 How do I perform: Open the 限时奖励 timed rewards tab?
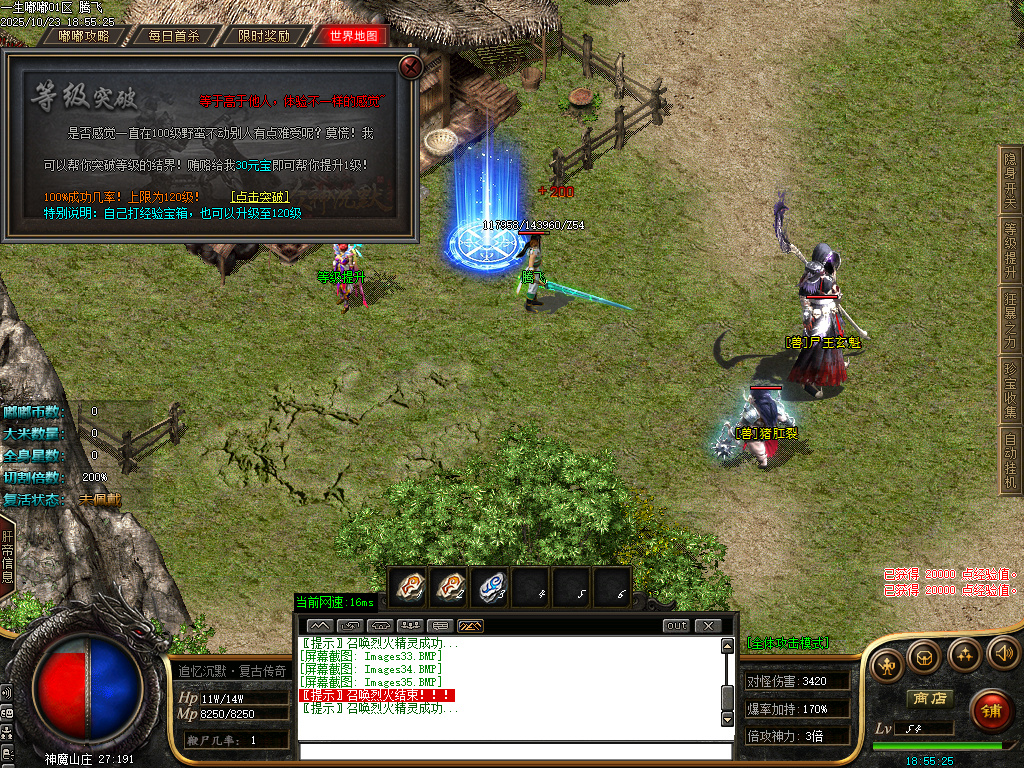[x=264, y=36]
